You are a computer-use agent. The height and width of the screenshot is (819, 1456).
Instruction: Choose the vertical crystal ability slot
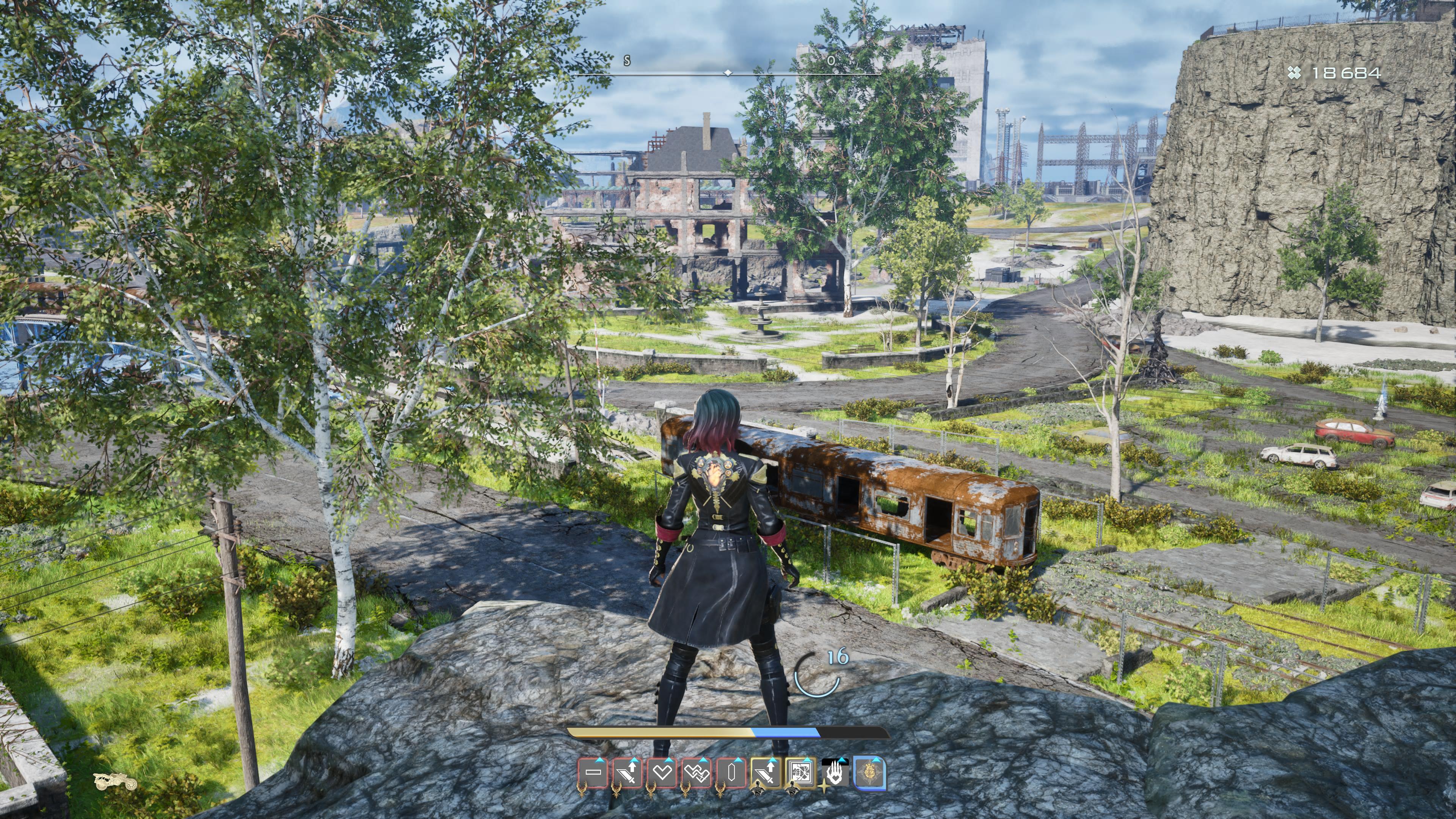[x=731, y=772]
